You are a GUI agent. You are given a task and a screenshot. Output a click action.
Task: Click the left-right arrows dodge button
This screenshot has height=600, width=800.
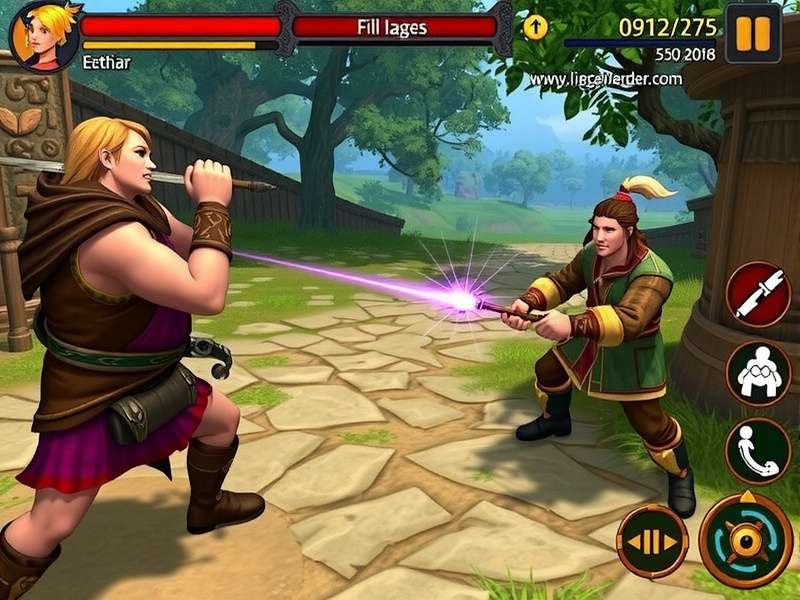coord(652,541)
